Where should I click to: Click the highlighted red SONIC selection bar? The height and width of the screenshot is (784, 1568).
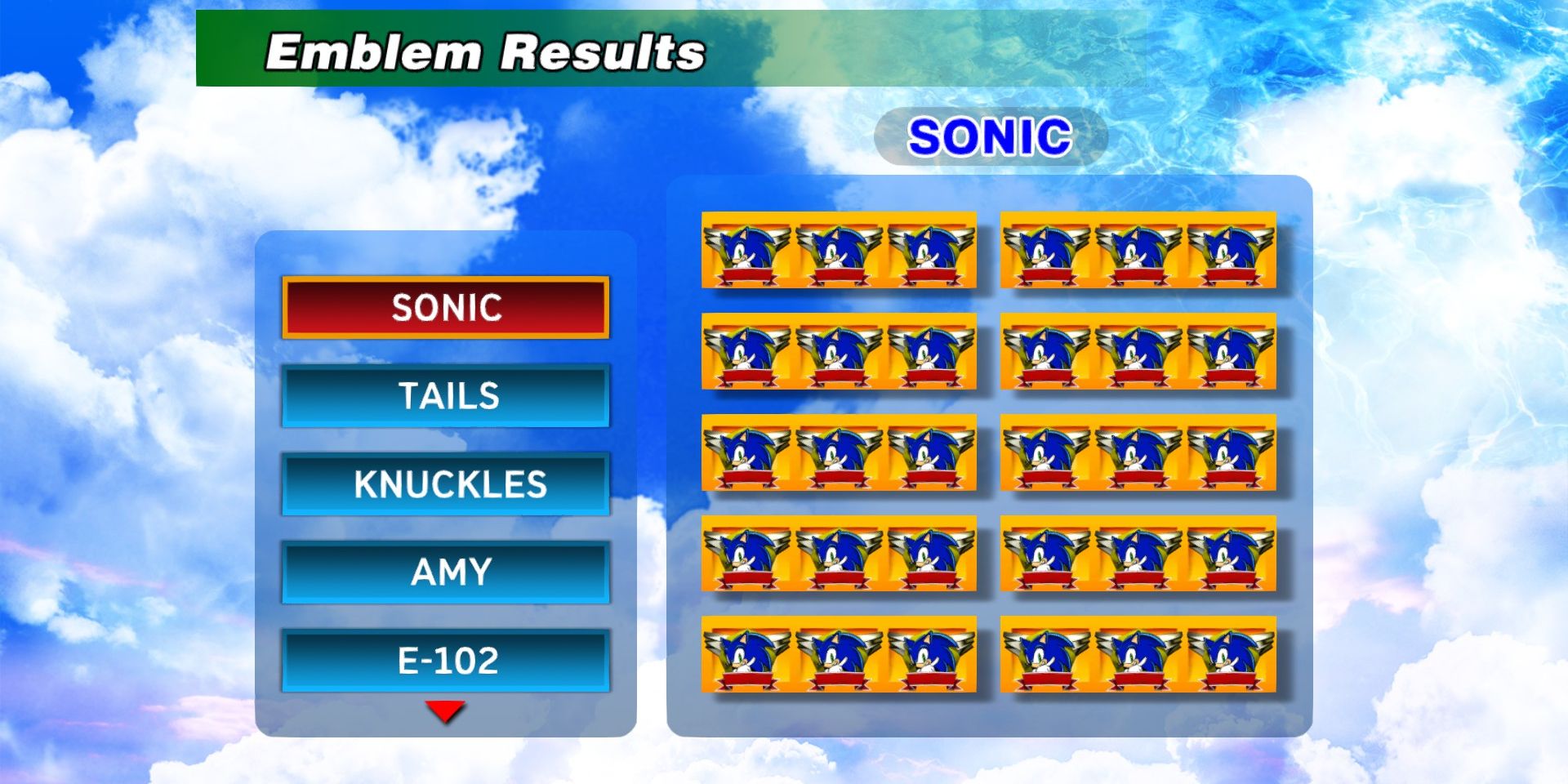coord(445,310)
